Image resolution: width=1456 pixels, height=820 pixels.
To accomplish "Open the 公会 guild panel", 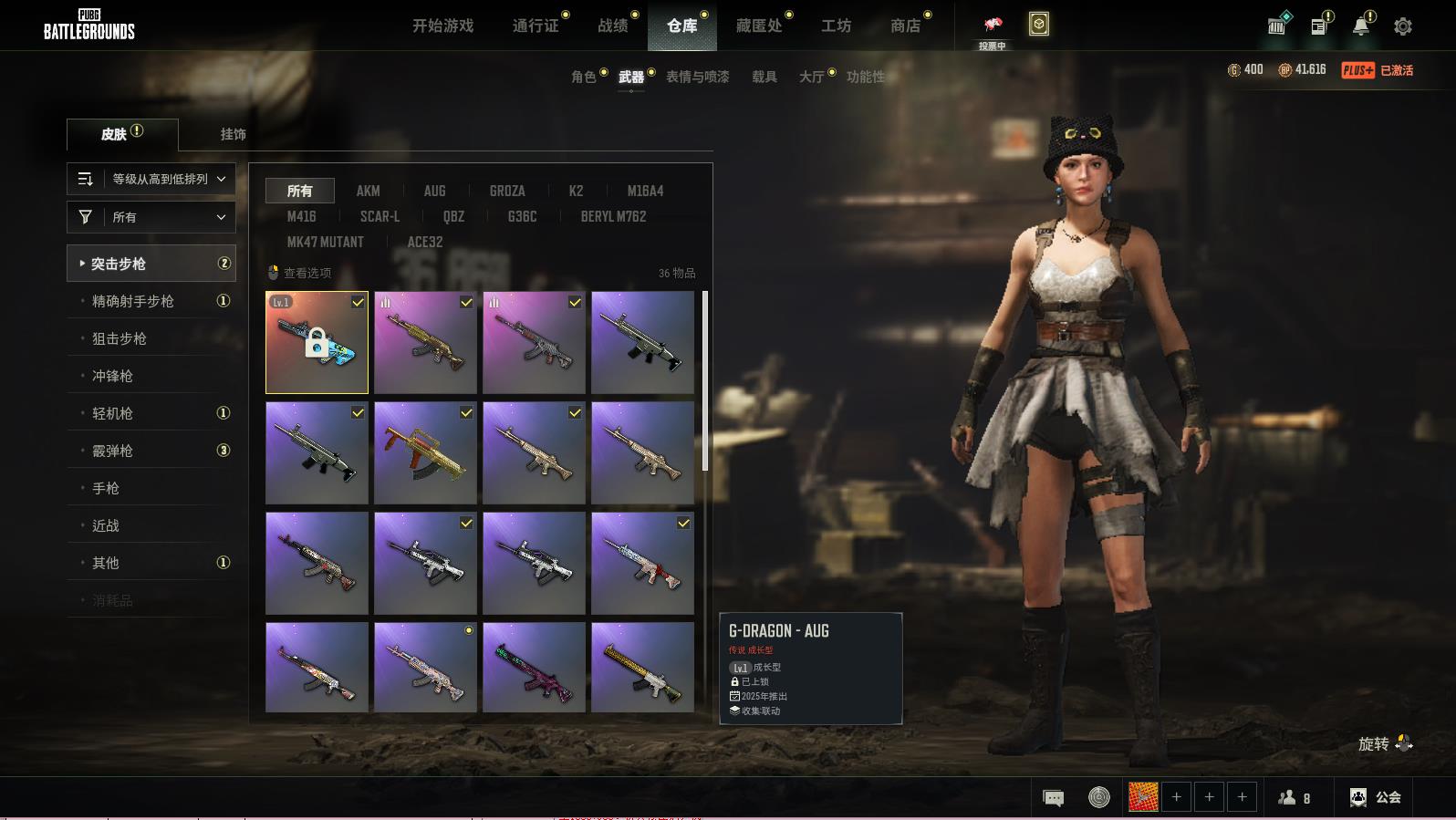I will (x=1376, y=797).
